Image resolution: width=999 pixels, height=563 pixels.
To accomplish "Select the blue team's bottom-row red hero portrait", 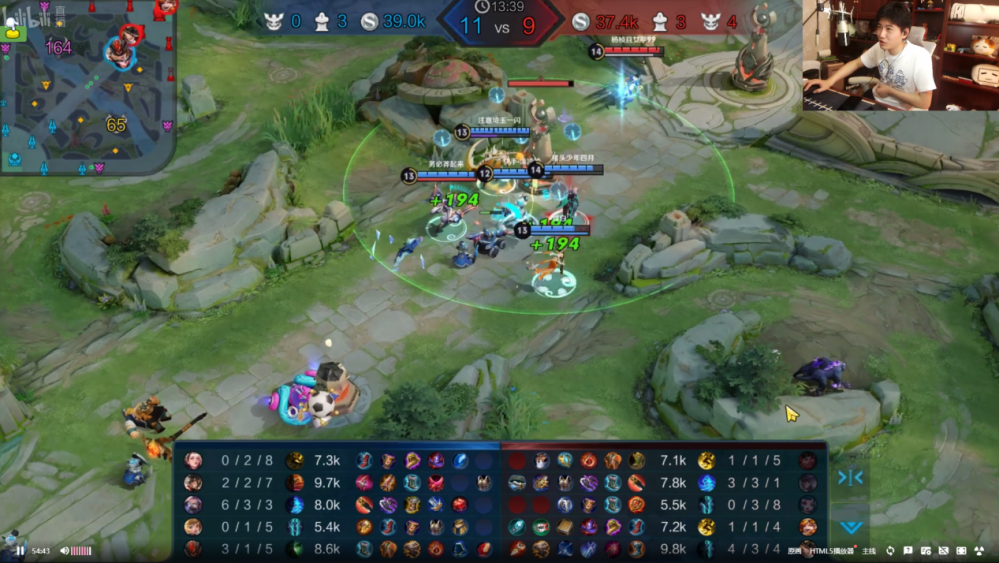I will coord(193,548).
